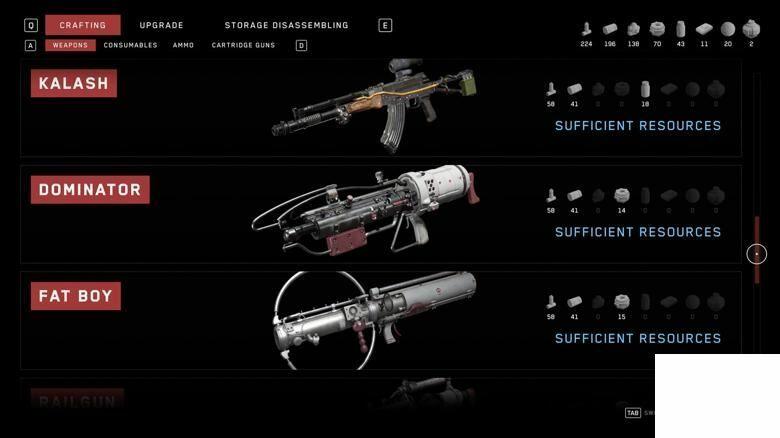The image size is (780, 438).
Task: Select the Weapons category
Action: point(70,45)
